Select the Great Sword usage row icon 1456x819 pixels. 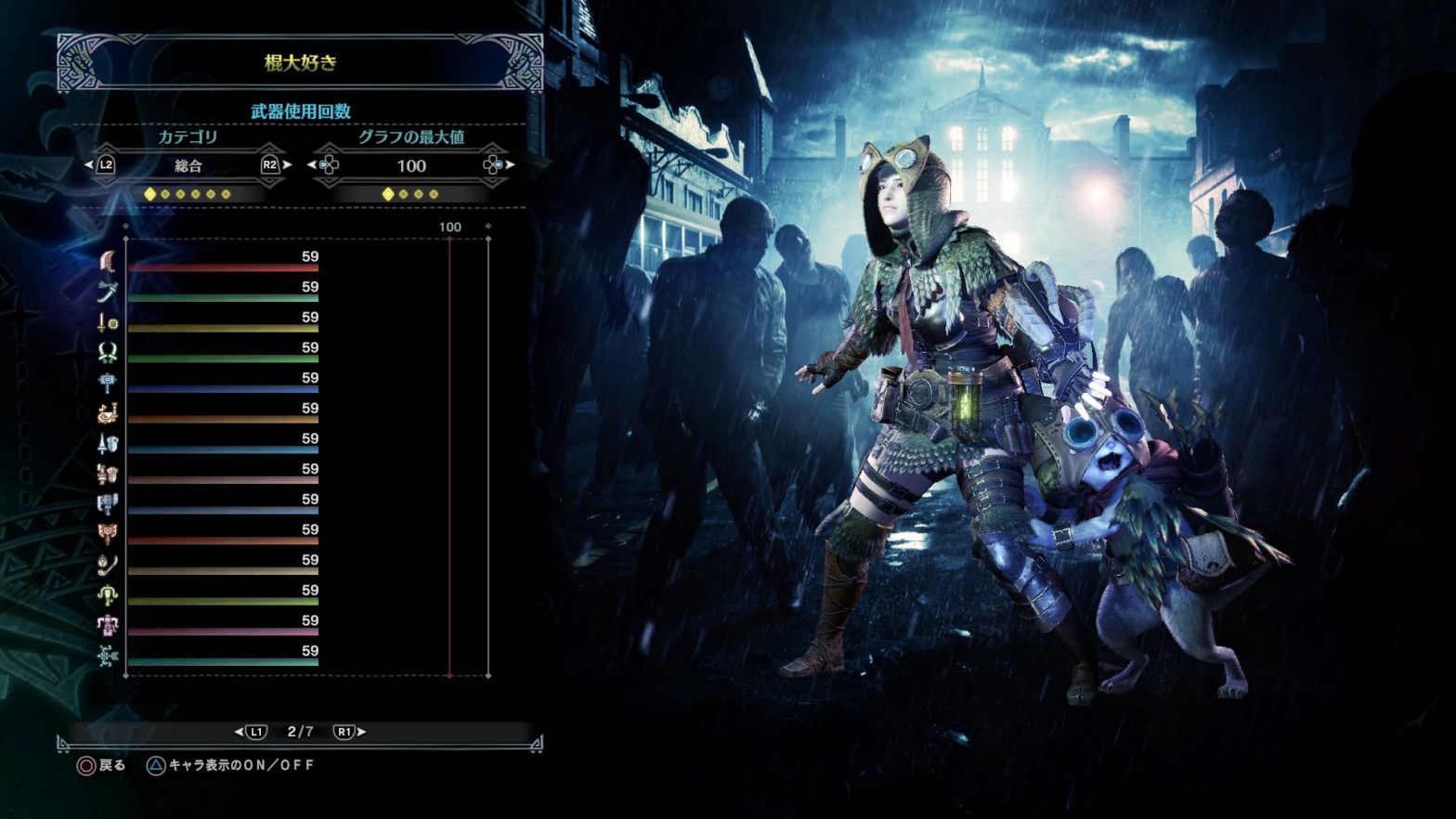coord(108,262)
